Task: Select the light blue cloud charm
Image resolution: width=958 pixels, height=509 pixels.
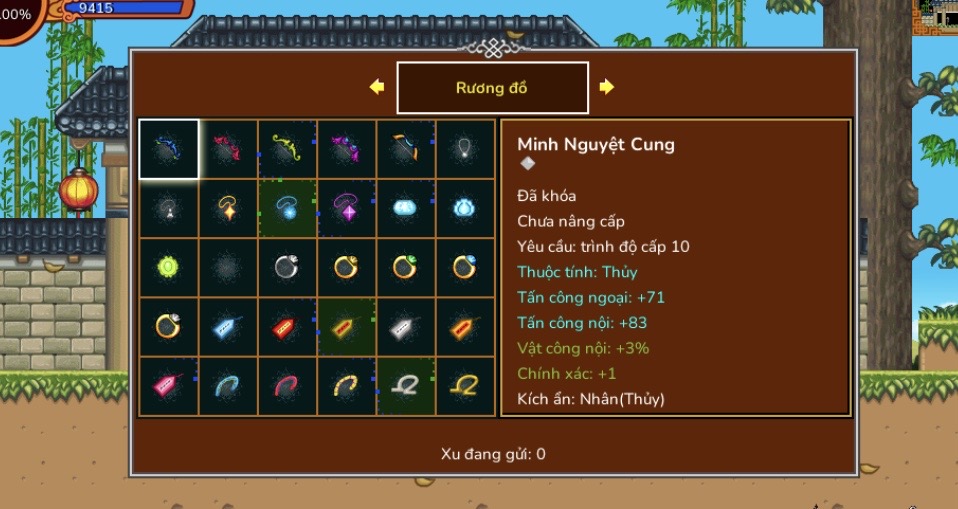Action: (x=407, y=208)
